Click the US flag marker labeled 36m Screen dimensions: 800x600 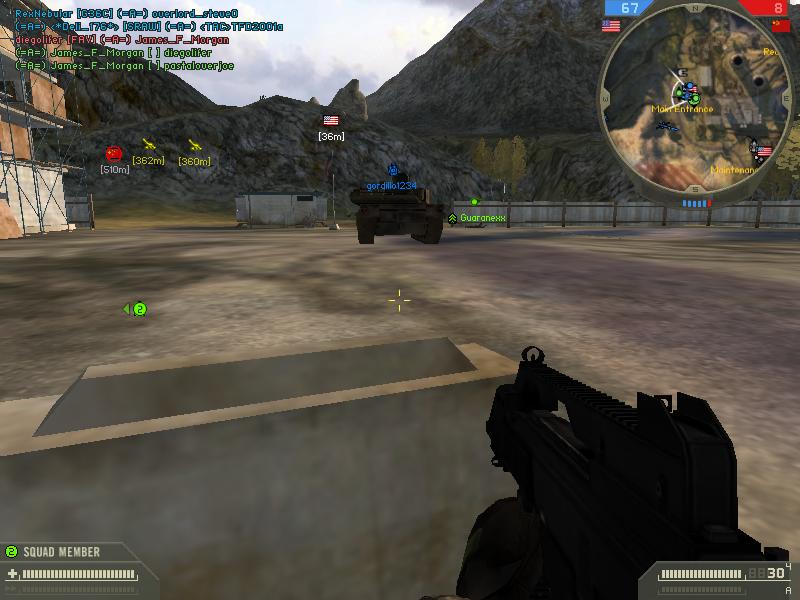pyautogui.click(x=331, y=121)
